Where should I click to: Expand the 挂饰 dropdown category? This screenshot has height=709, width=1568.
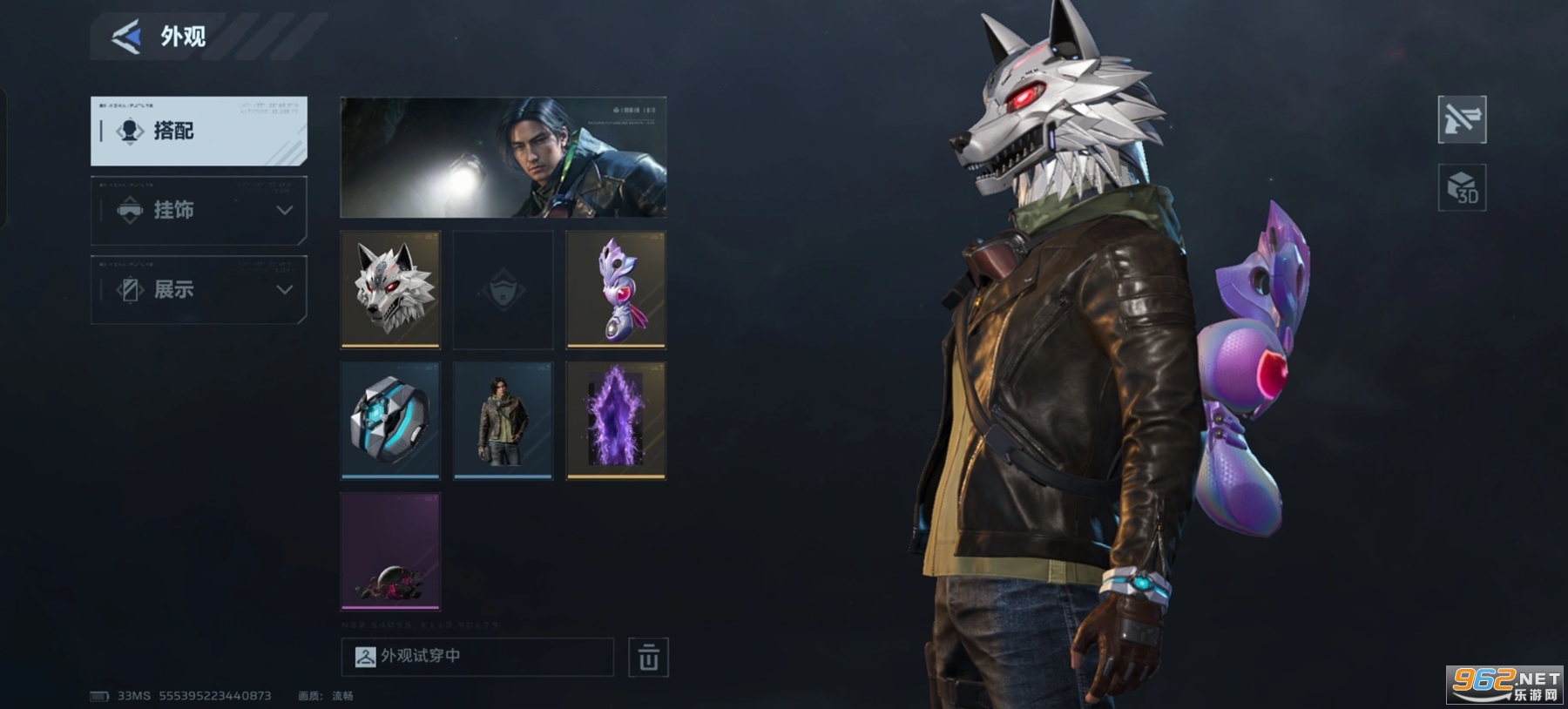[x=199, y=210]
